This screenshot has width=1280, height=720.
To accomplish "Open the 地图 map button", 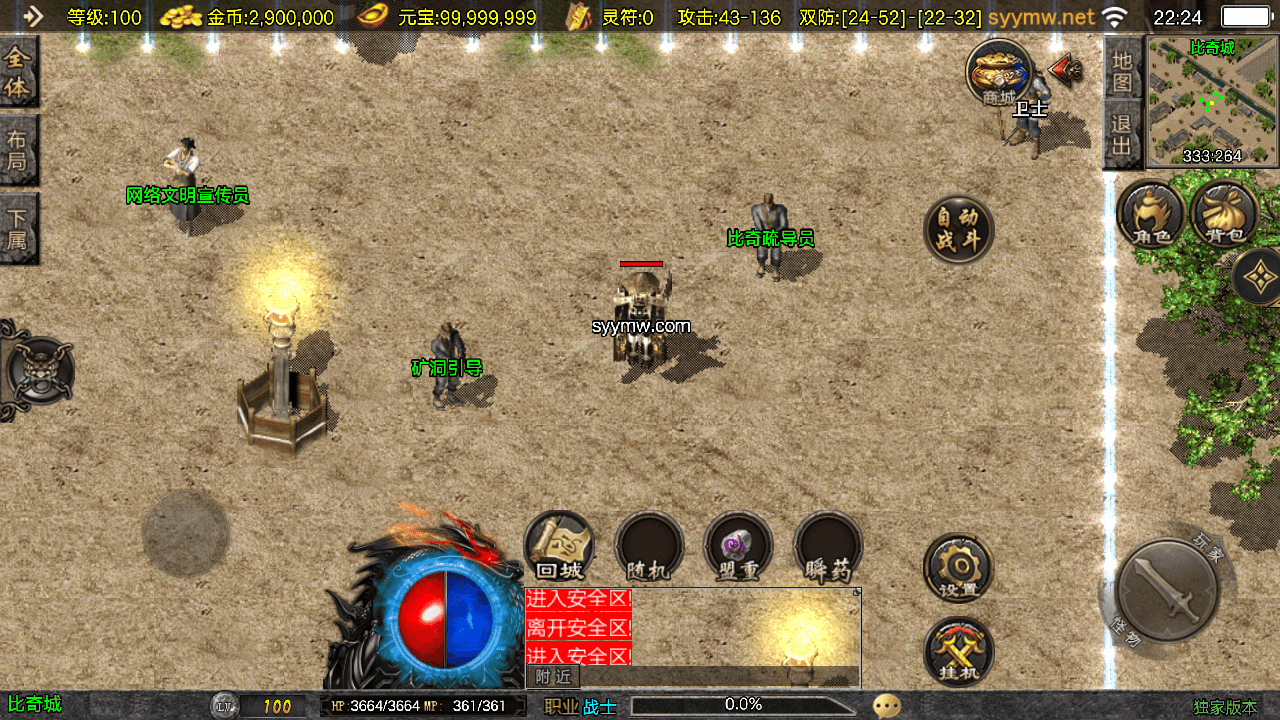I will 1122,71.
